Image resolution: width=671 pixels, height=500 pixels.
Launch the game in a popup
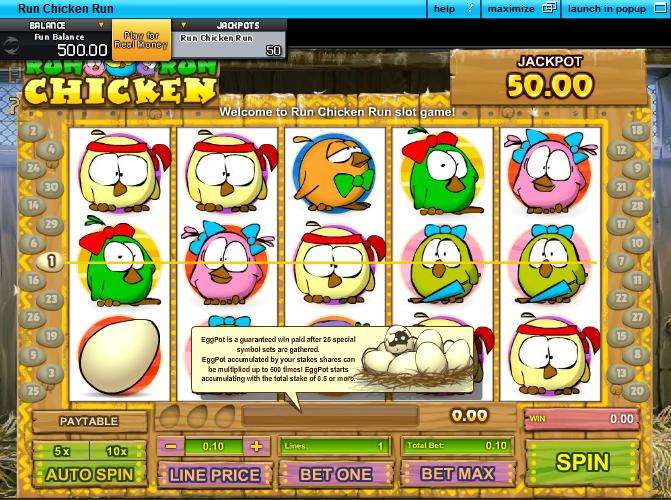(617, 9)
